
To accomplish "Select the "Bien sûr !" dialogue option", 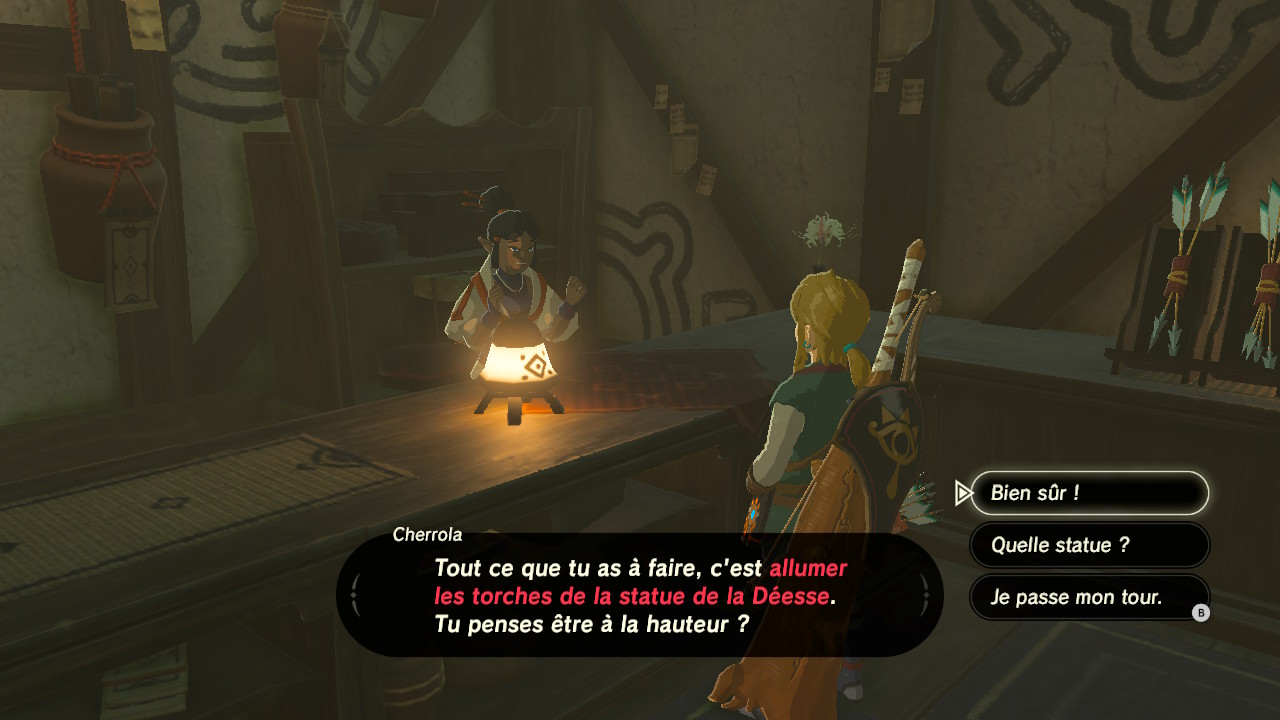I will 1089,492.
